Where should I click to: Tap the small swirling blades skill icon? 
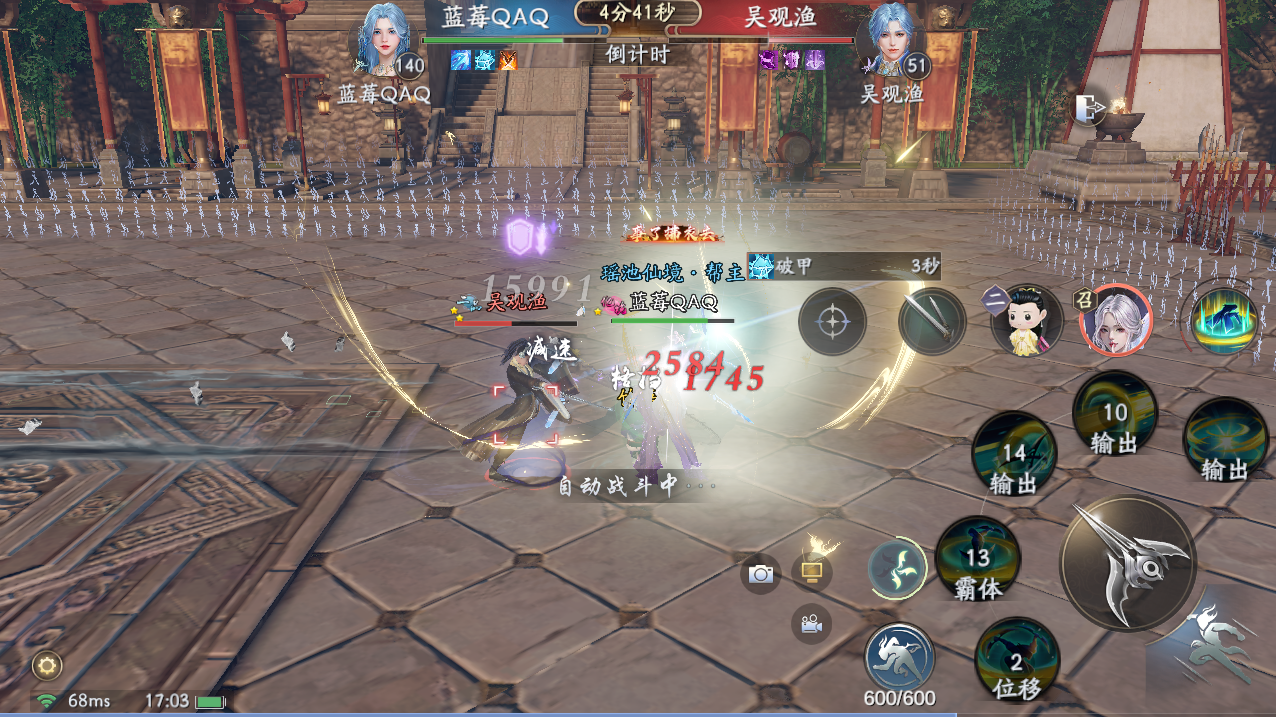click(895, 568)
